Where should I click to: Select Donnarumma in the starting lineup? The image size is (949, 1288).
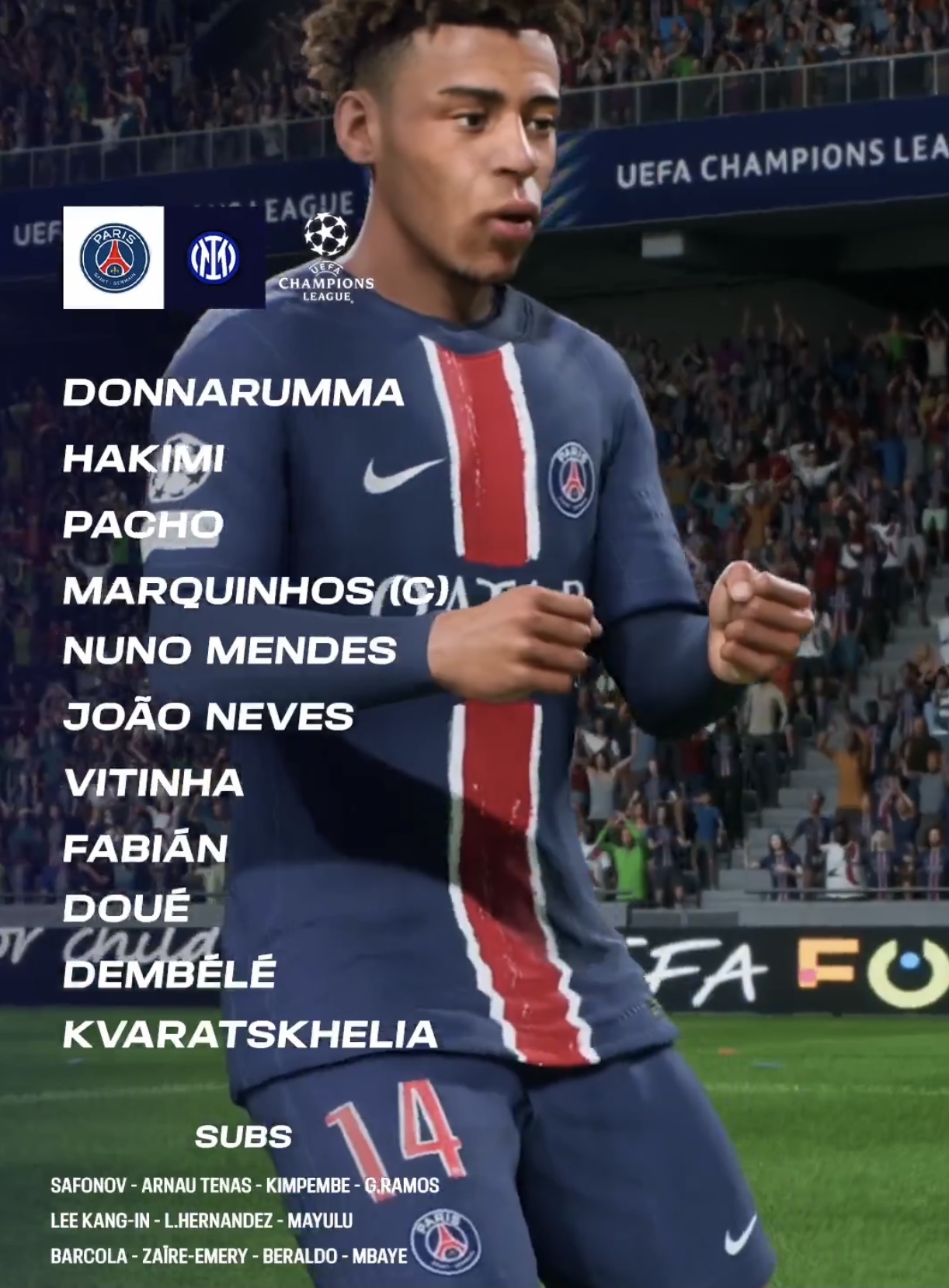233,393
